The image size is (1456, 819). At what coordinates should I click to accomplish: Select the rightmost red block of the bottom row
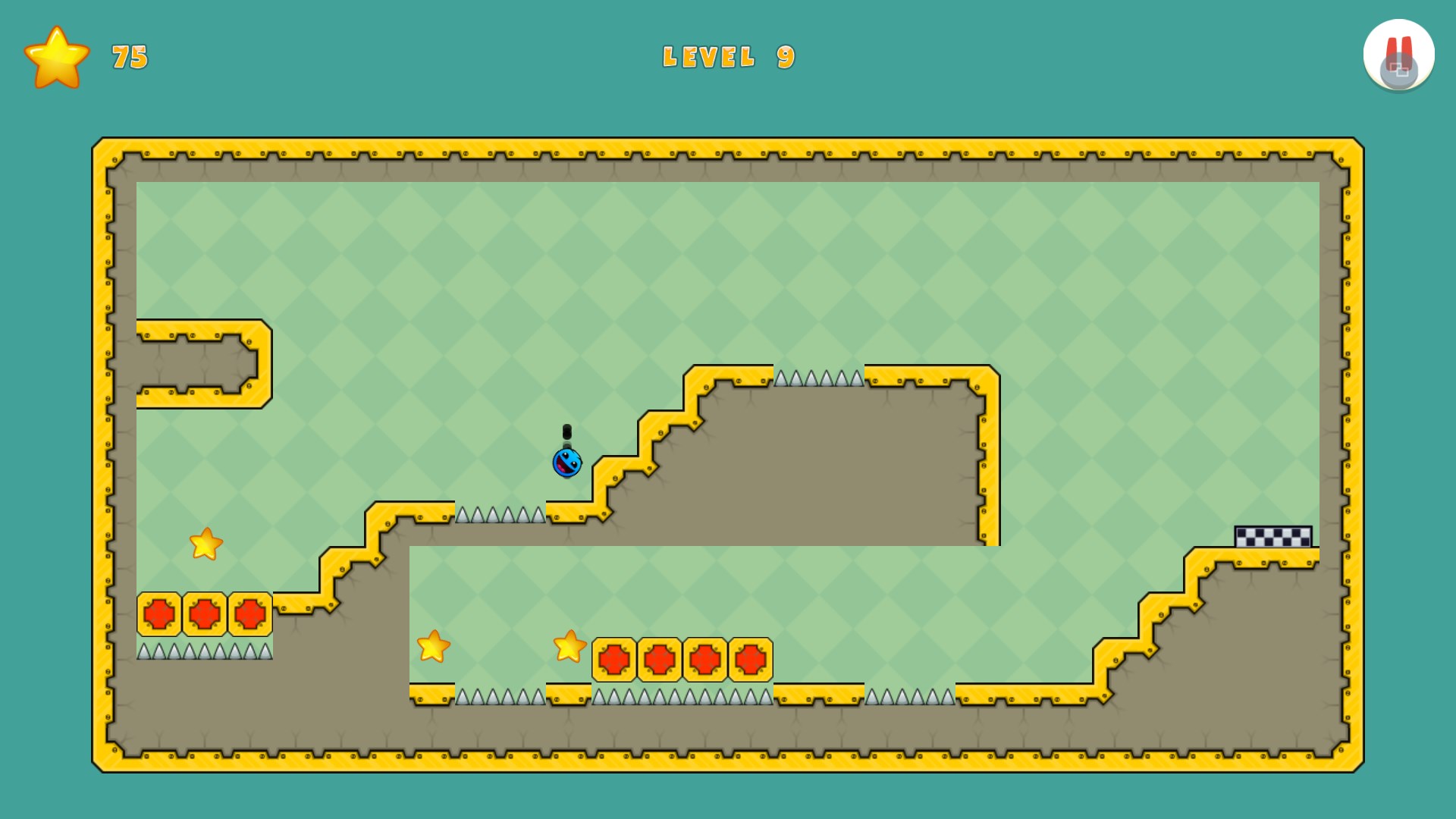[x=749, y=659]
